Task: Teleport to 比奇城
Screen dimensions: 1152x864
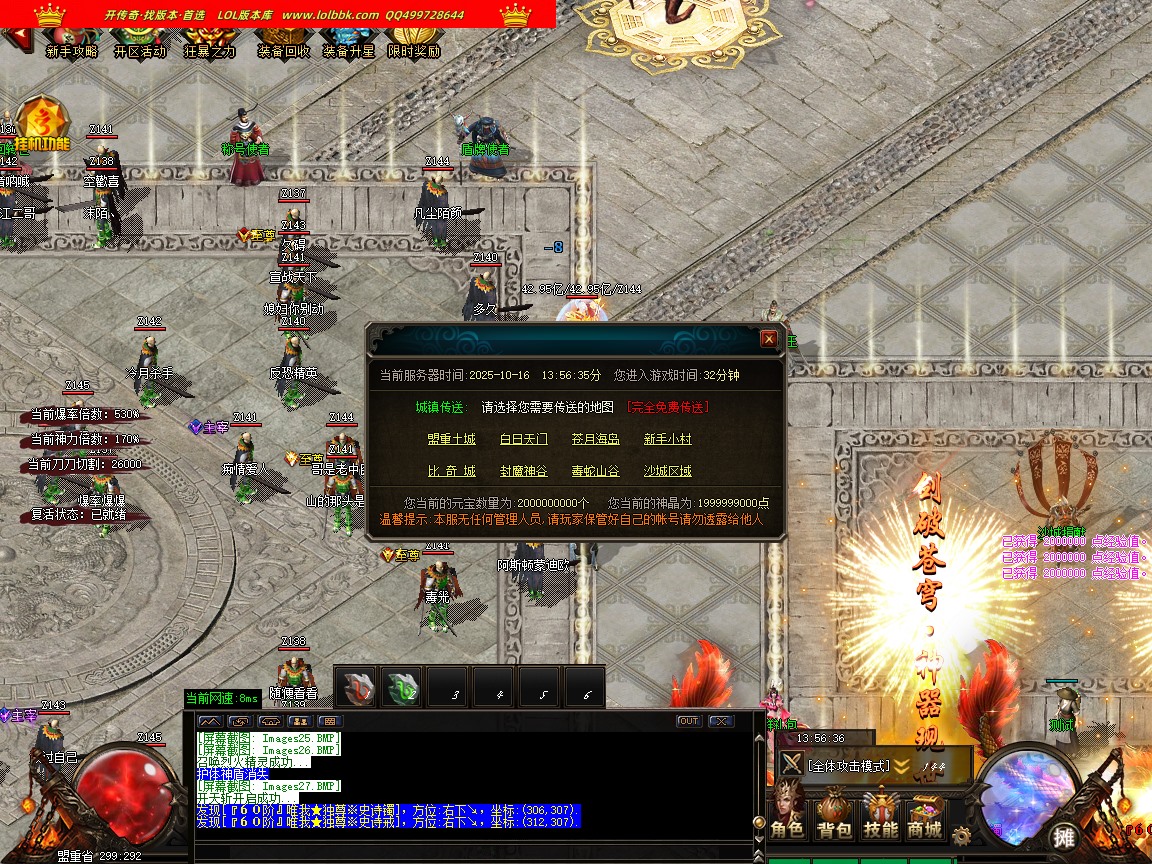Action: 451,471
